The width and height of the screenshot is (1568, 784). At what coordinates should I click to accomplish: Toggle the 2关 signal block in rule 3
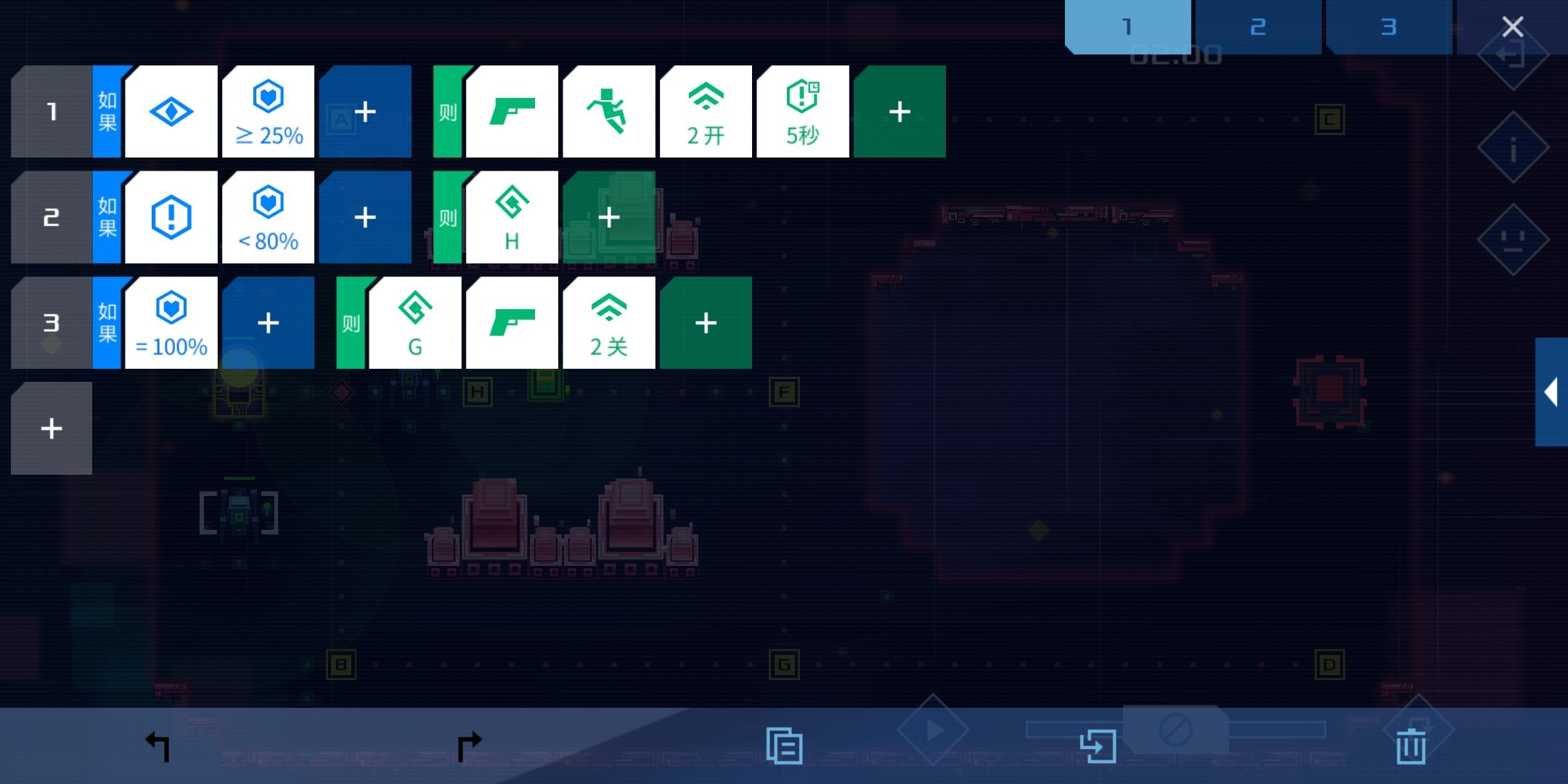pos(609,322)
